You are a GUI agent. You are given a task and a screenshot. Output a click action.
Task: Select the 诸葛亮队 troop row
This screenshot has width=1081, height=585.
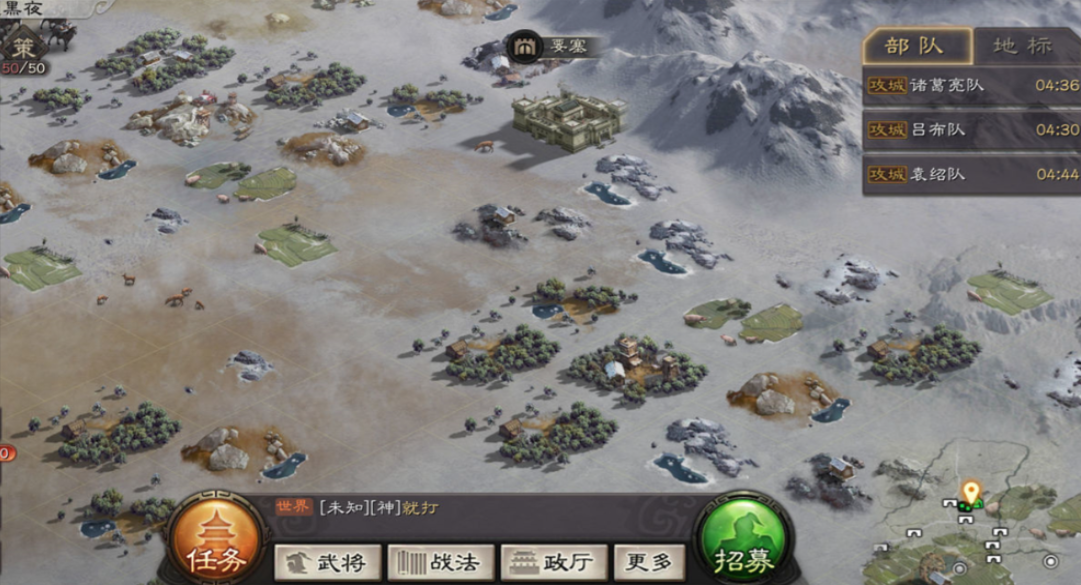click(970, 86)
